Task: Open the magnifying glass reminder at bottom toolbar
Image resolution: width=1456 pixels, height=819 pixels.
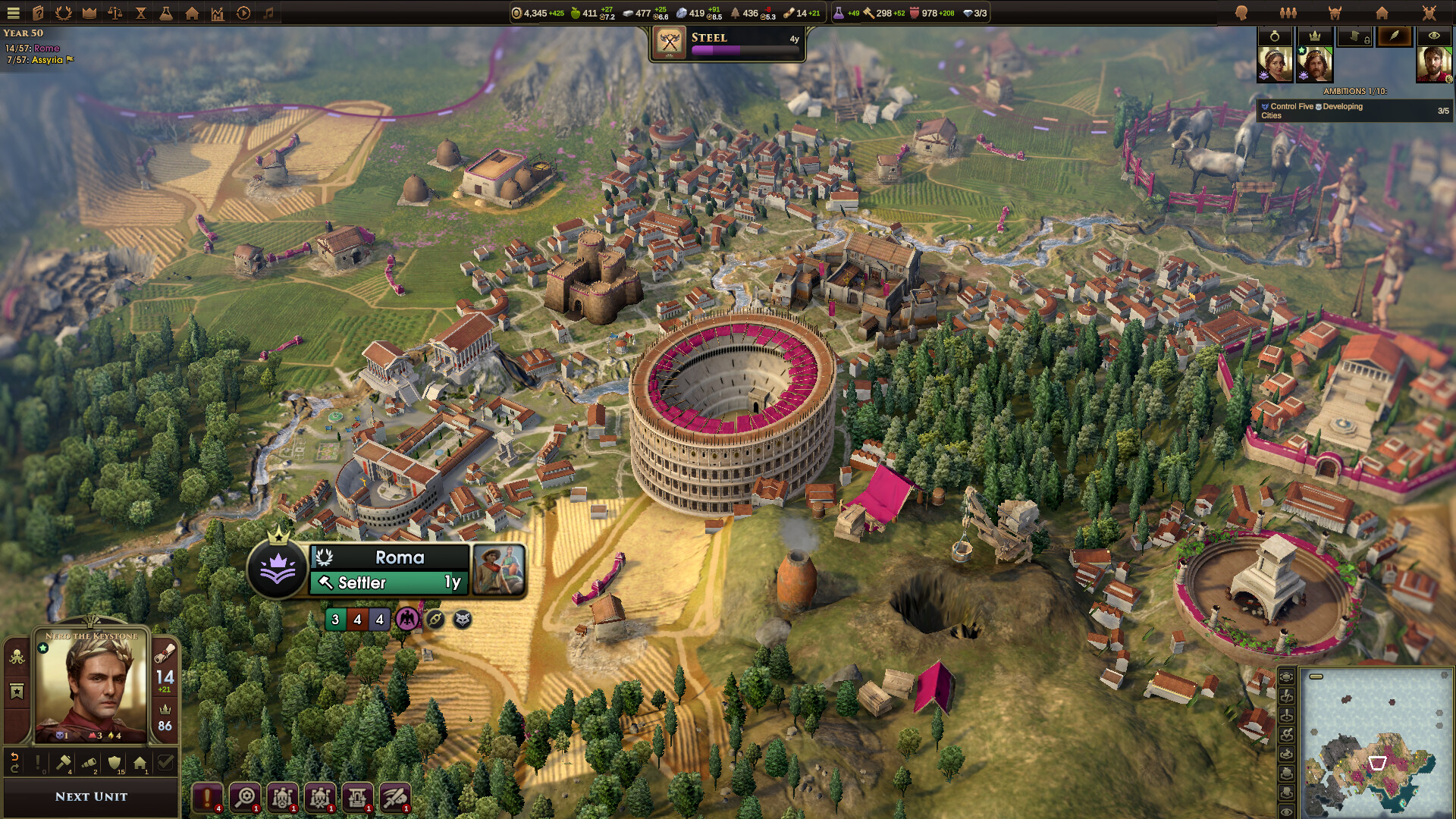Action: [244, 798]
